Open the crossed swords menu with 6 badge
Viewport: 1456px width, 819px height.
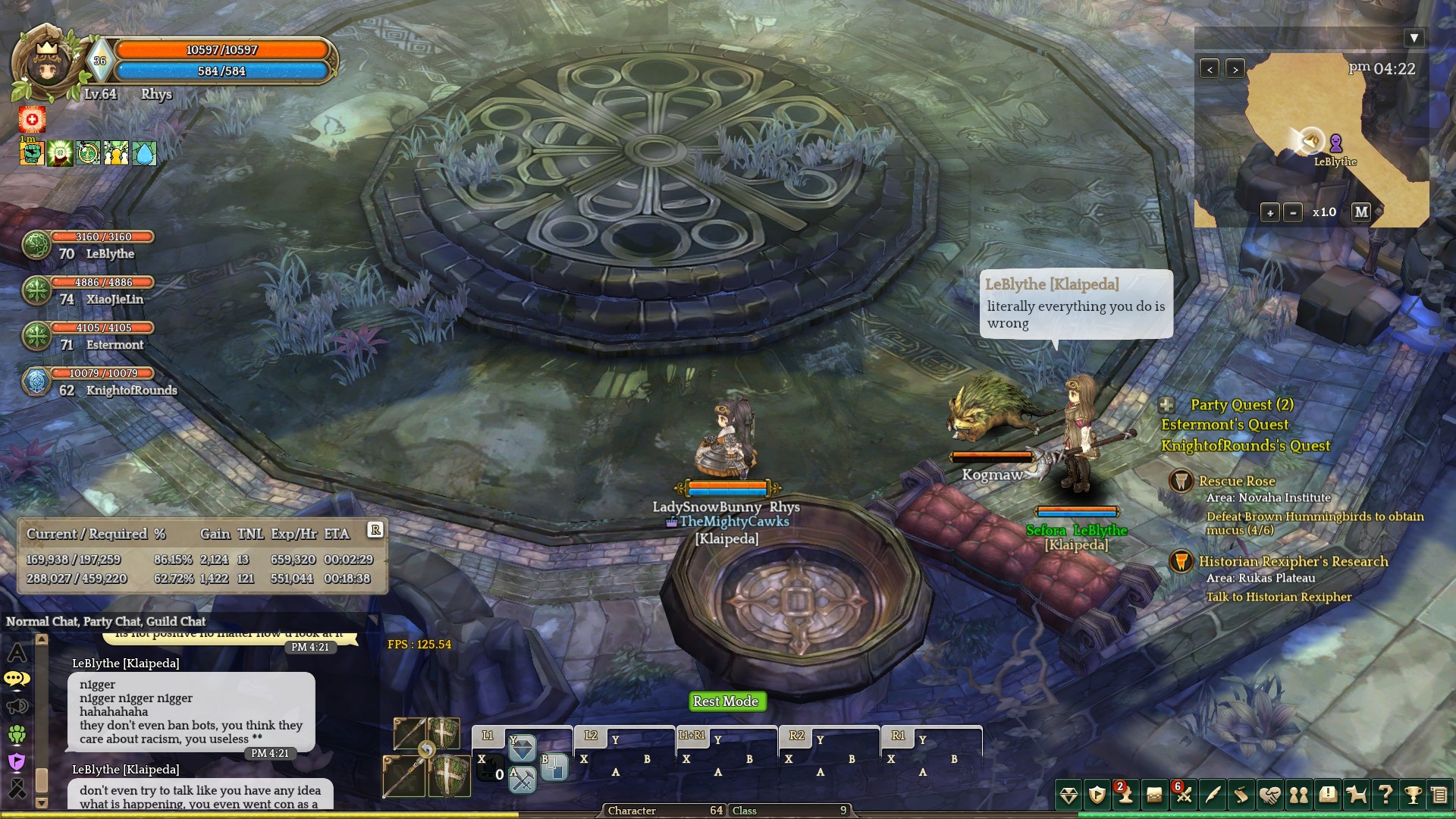[1183, 794]
